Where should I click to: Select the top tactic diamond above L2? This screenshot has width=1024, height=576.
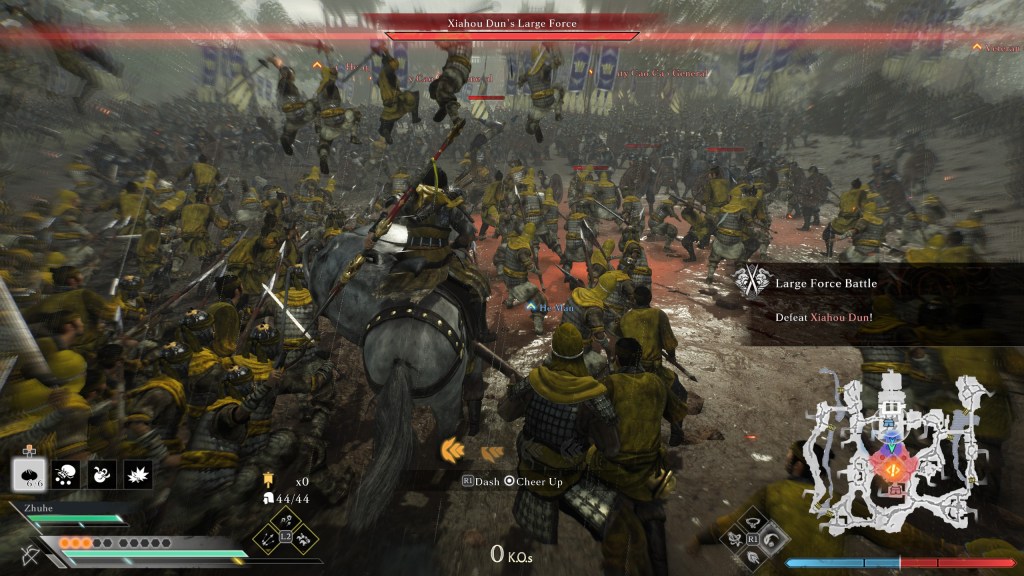286,521
